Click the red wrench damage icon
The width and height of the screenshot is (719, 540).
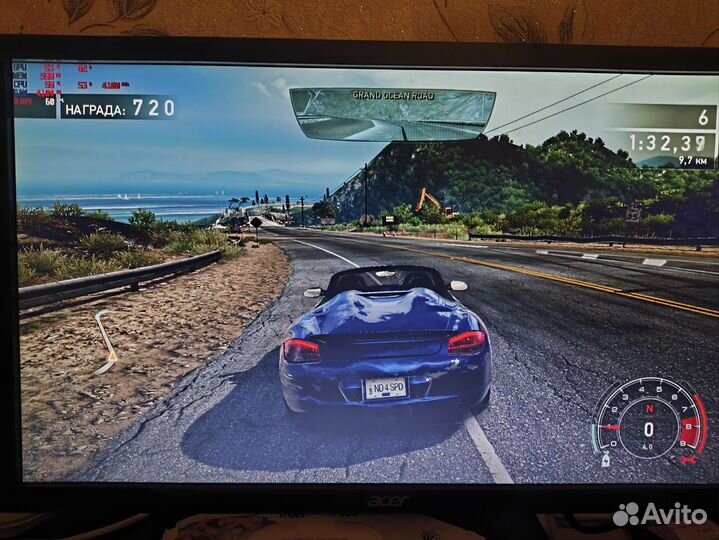(689, 459)
